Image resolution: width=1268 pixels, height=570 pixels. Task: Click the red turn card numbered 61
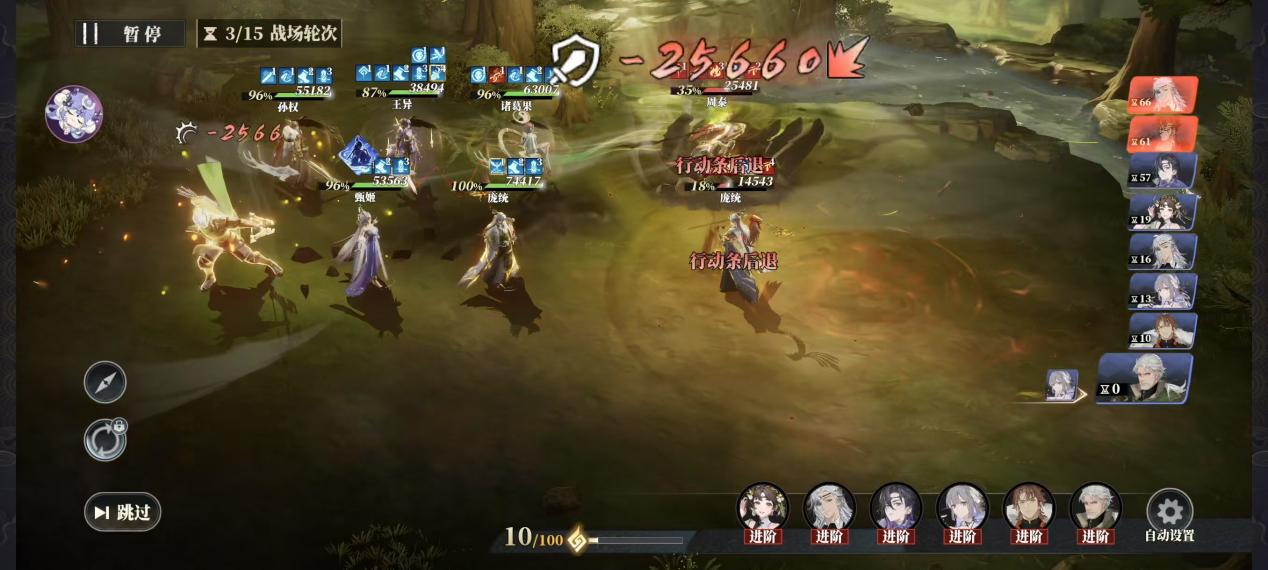1163,134
